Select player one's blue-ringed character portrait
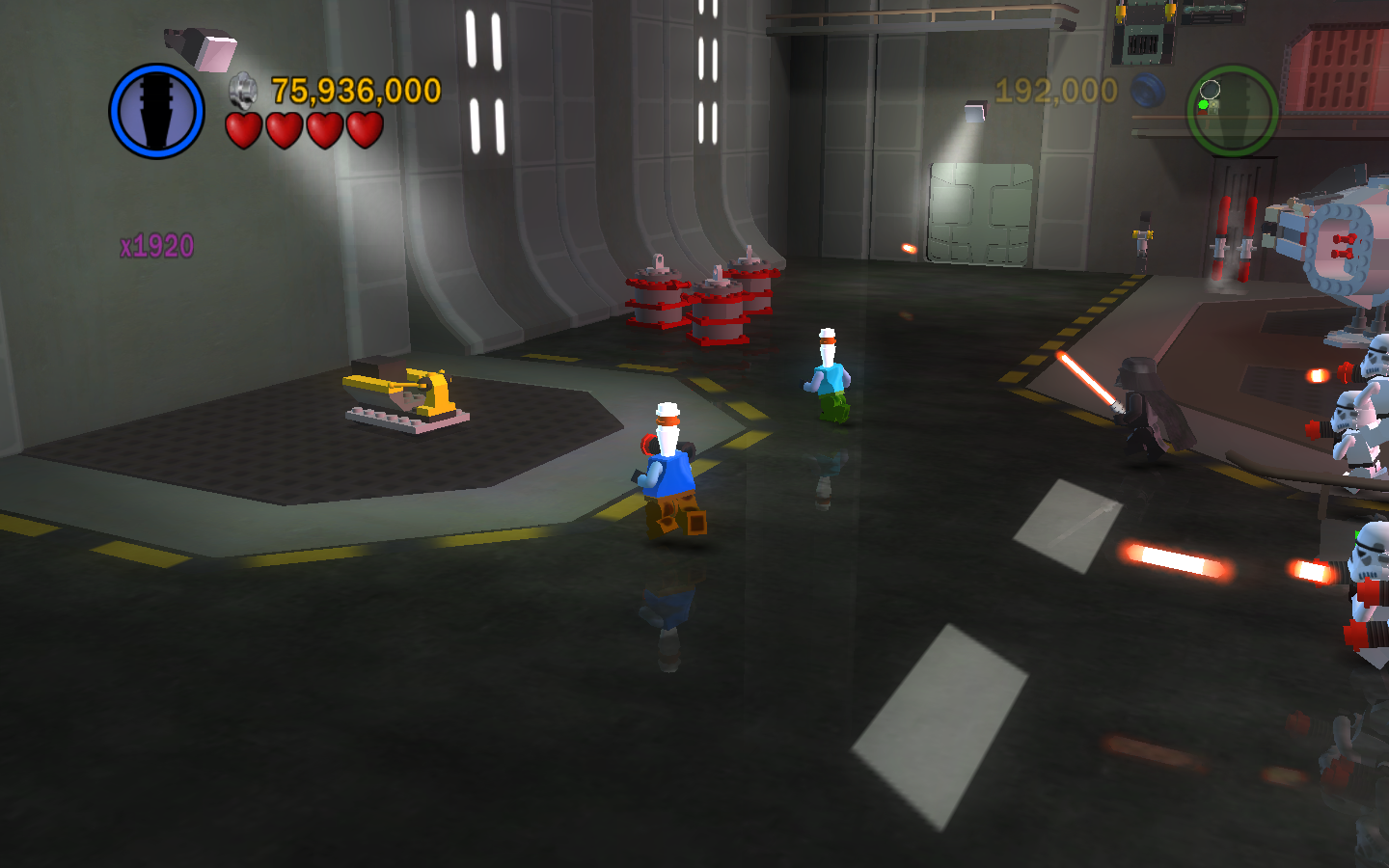Image resolution: width=1389 pixels, height=868 pixels. (x=156, y=111)
